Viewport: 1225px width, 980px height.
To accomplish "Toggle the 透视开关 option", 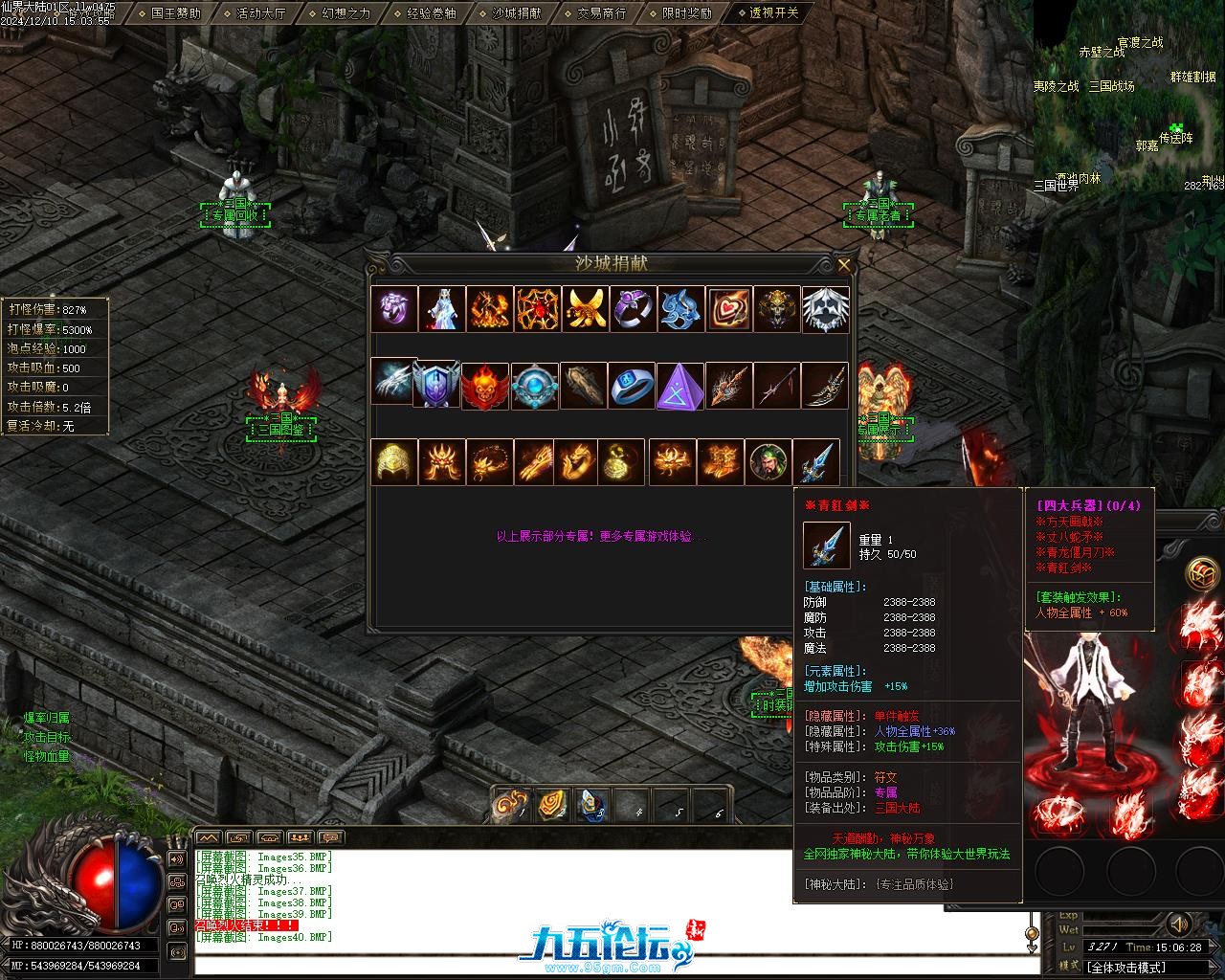I will tap(773, 13).
